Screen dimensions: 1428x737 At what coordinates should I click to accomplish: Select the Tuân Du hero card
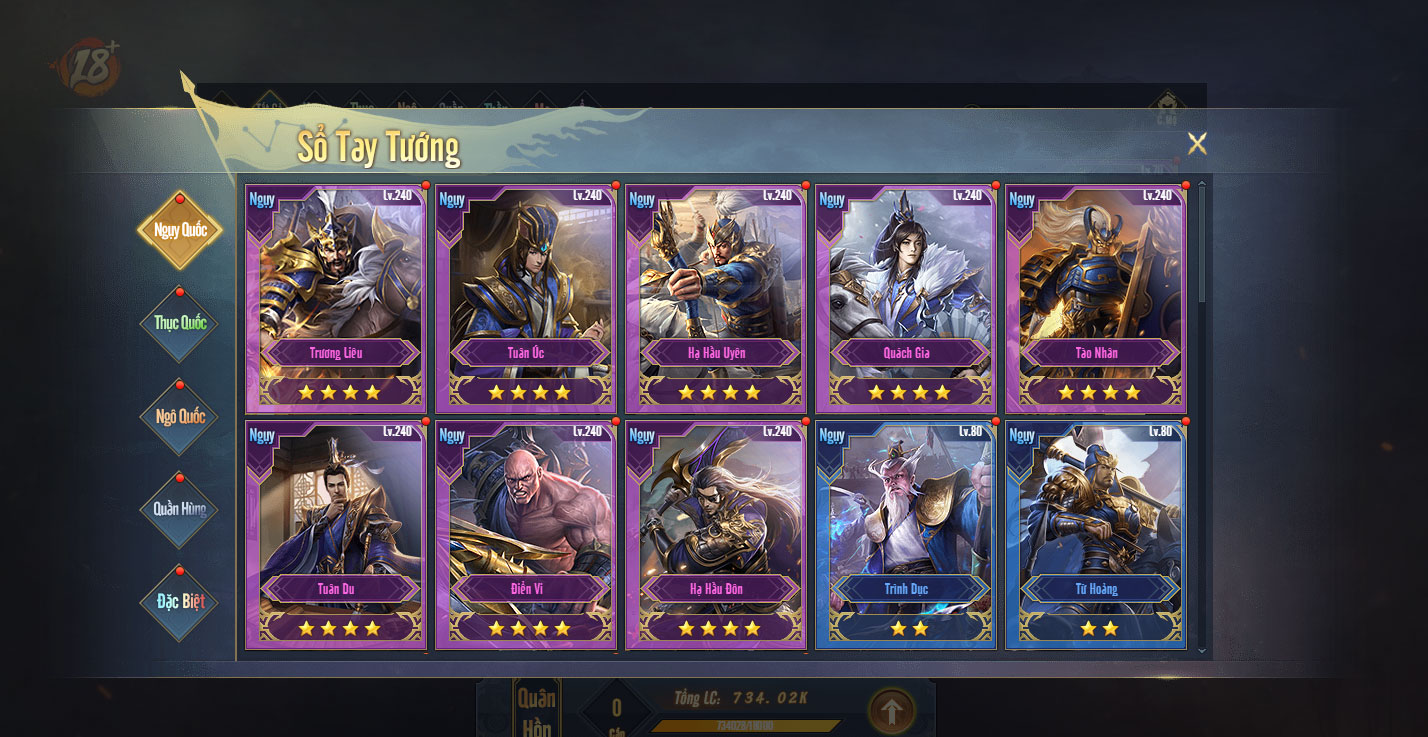coord(336,533)
